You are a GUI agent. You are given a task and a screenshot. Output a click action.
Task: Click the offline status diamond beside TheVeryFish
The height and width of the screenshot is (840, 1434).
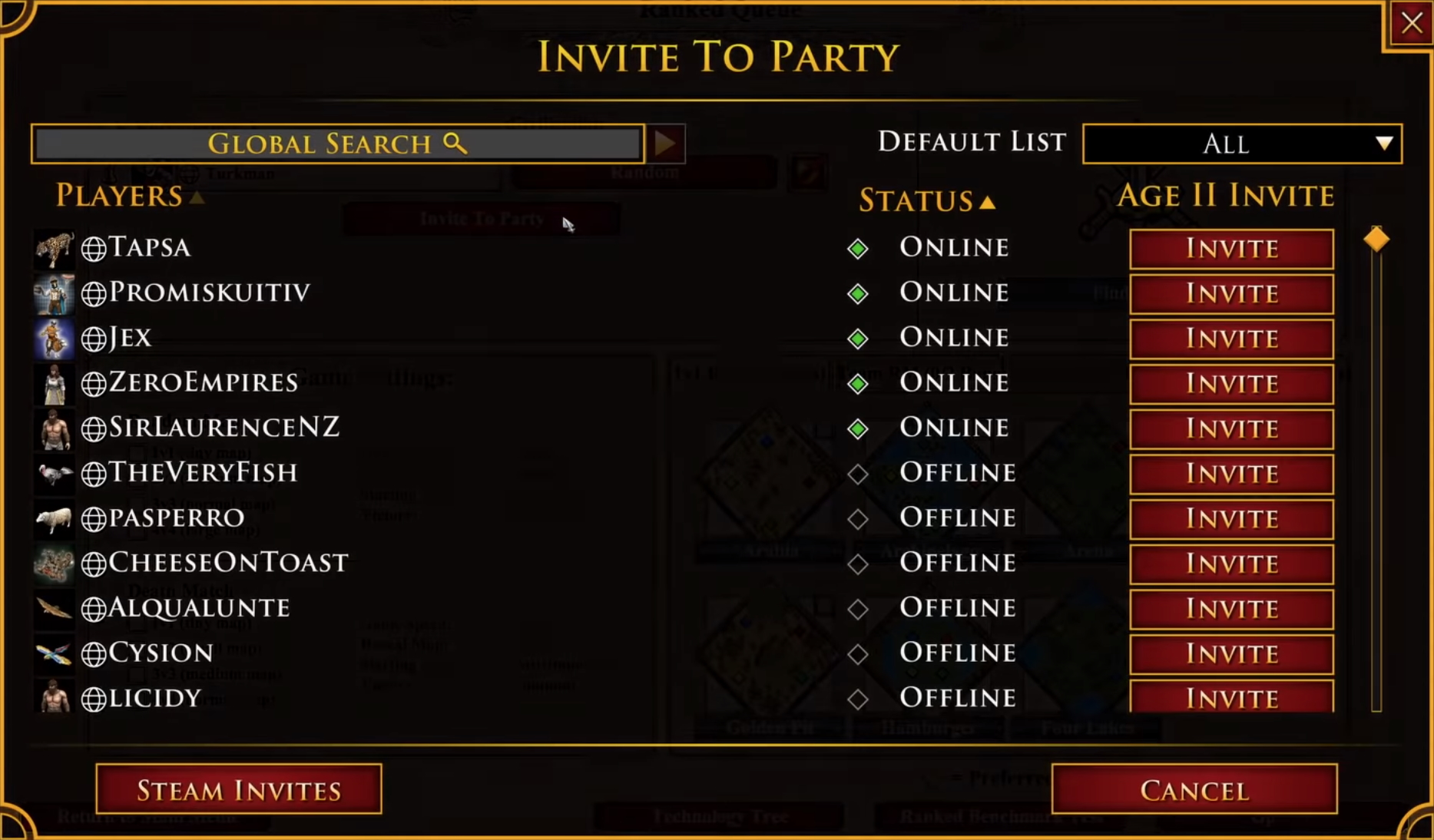[x=858, y=474]
